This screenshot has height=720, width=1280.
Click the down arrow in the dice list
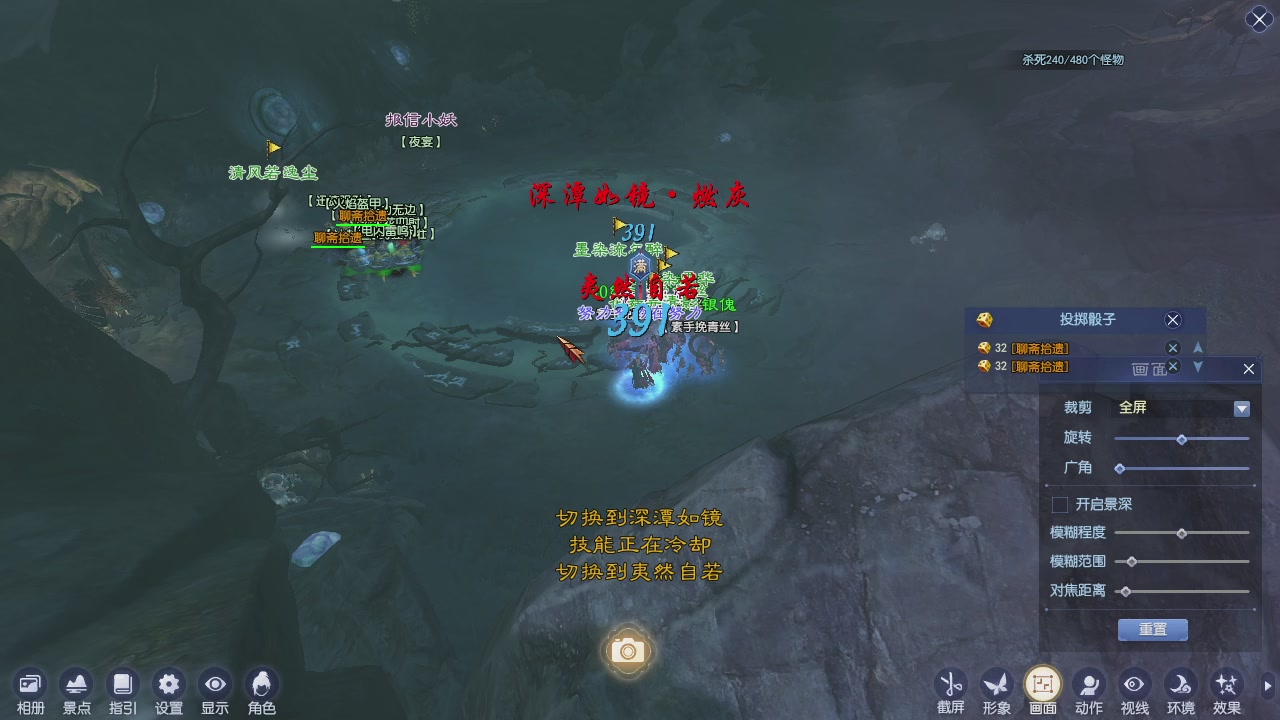coord(1198,367)
